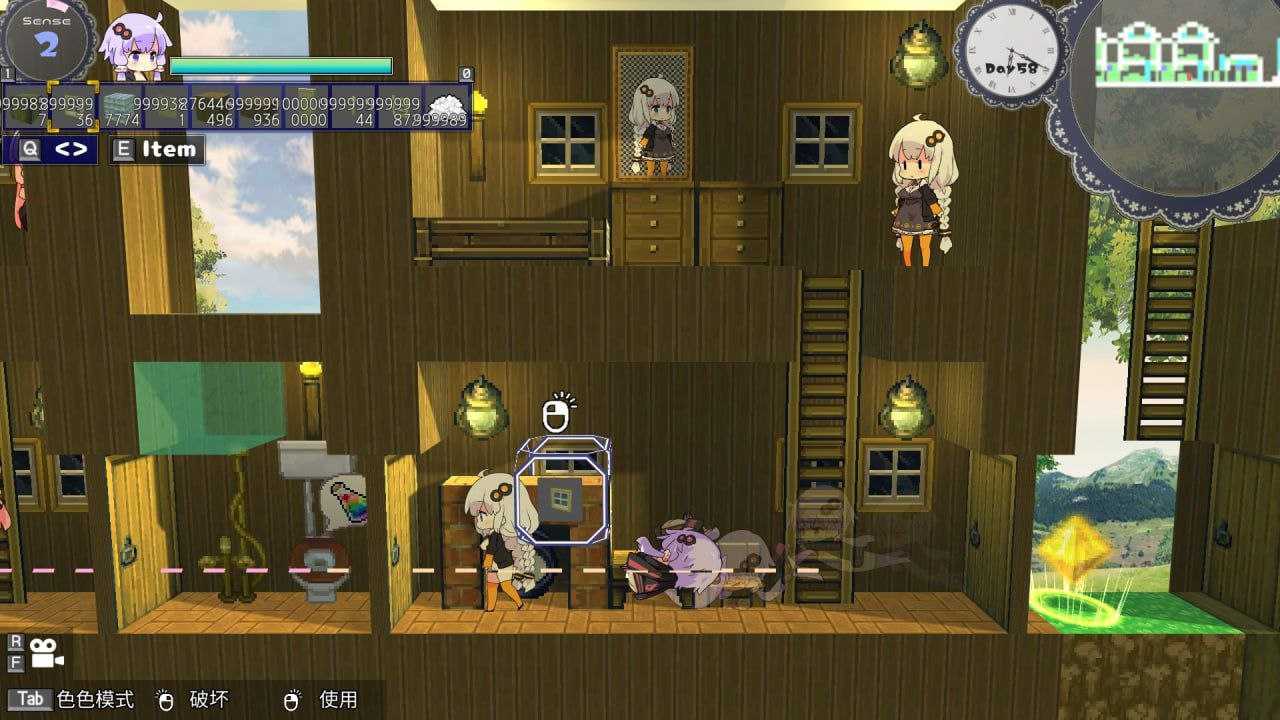Switch to the hotbar slot labeled 1
This screenshot has height=720, width=1280.
click(6, 73)
